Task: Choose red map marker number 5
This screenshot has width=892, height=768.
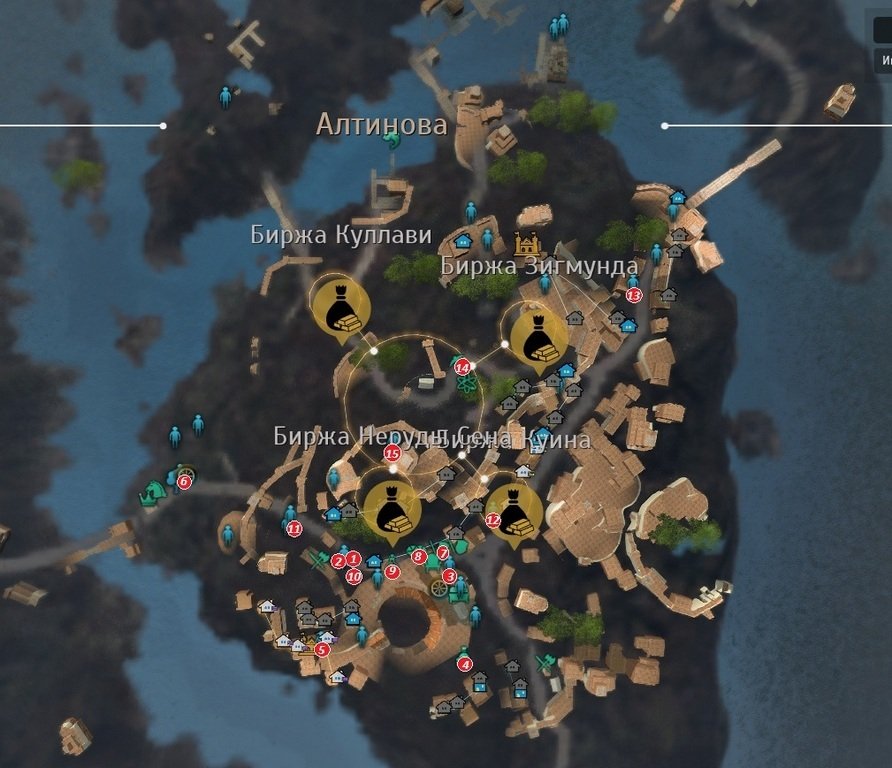Action: click(x=321, y=649)
